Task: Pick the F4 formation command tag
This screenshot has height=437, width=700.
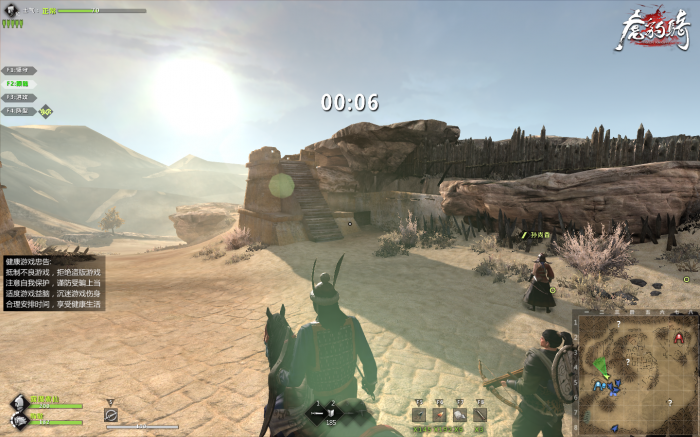Action: tap(17, 111)
